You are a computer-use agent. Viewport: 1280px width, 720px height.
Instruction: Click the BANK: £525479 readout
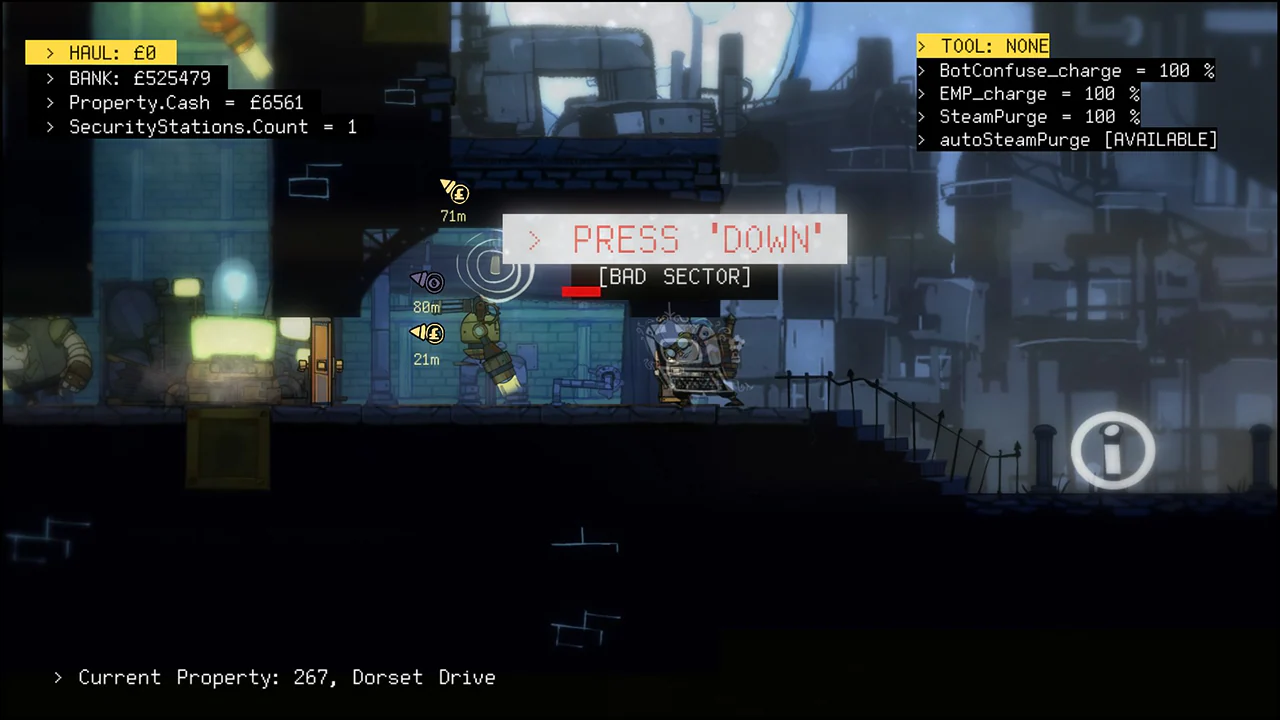pyautogui.click(x=140, y=78)
